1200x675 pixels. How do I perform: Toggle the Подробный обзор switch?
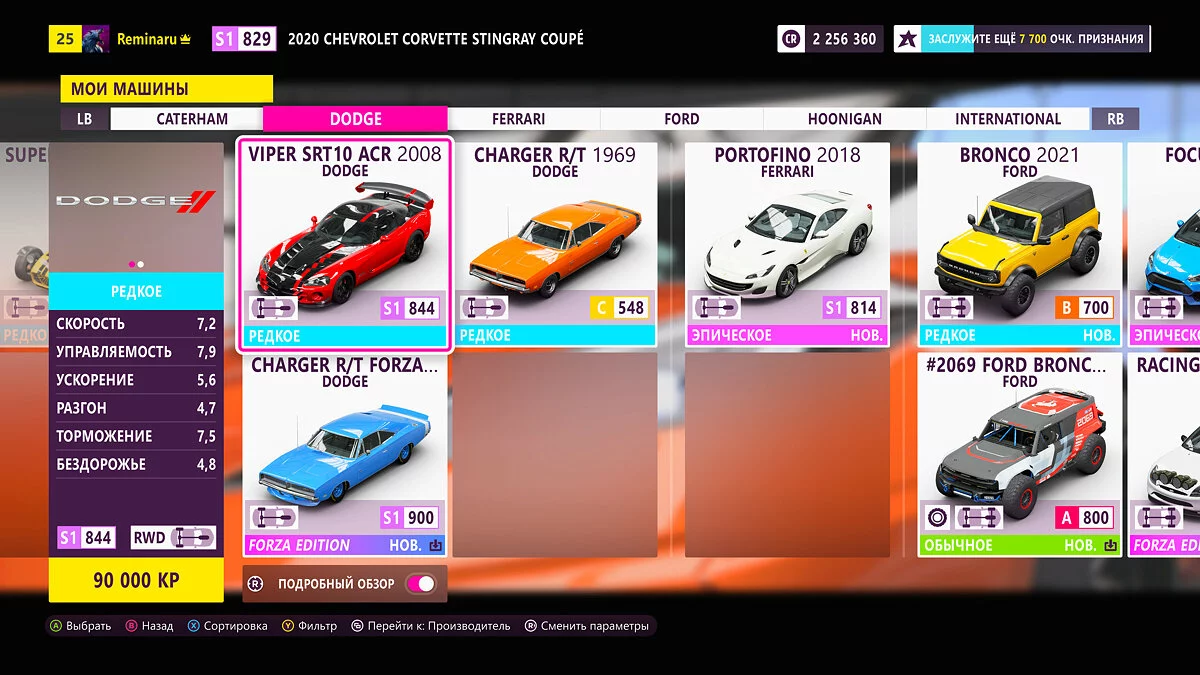420,584
